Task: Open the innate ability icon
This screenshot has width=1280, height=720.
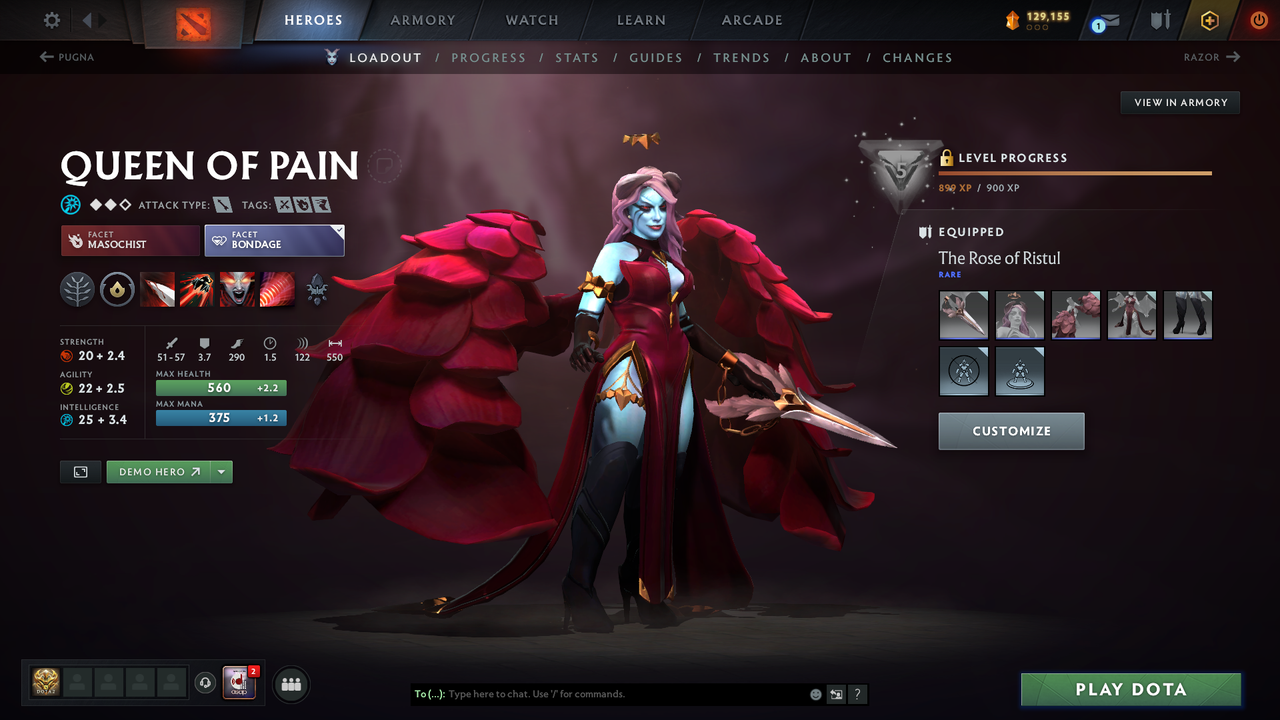Action: point(118,290)
